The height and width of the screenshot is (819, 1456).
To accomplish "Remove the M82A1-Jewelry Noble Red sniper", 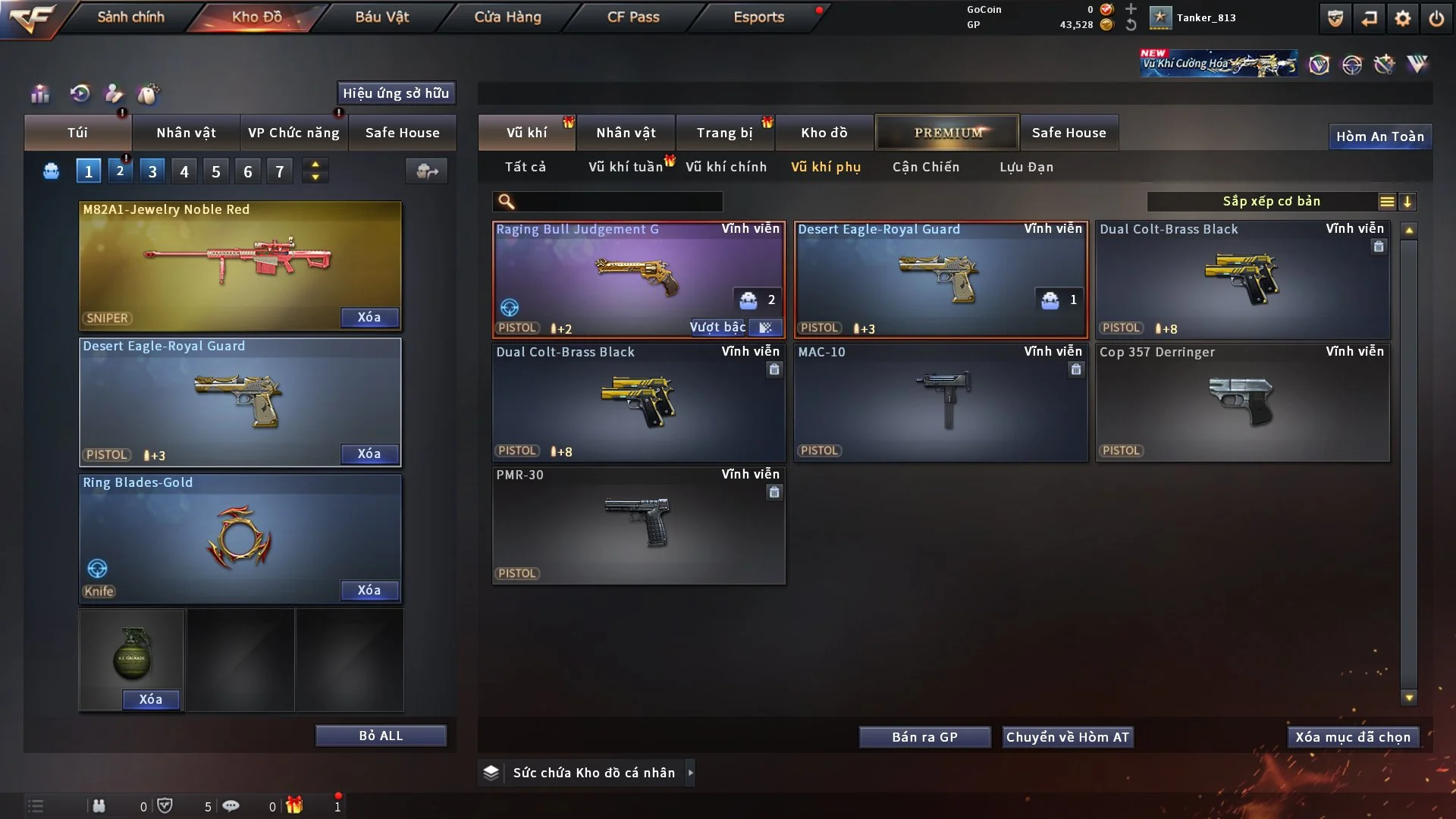I will click(369, 317).
